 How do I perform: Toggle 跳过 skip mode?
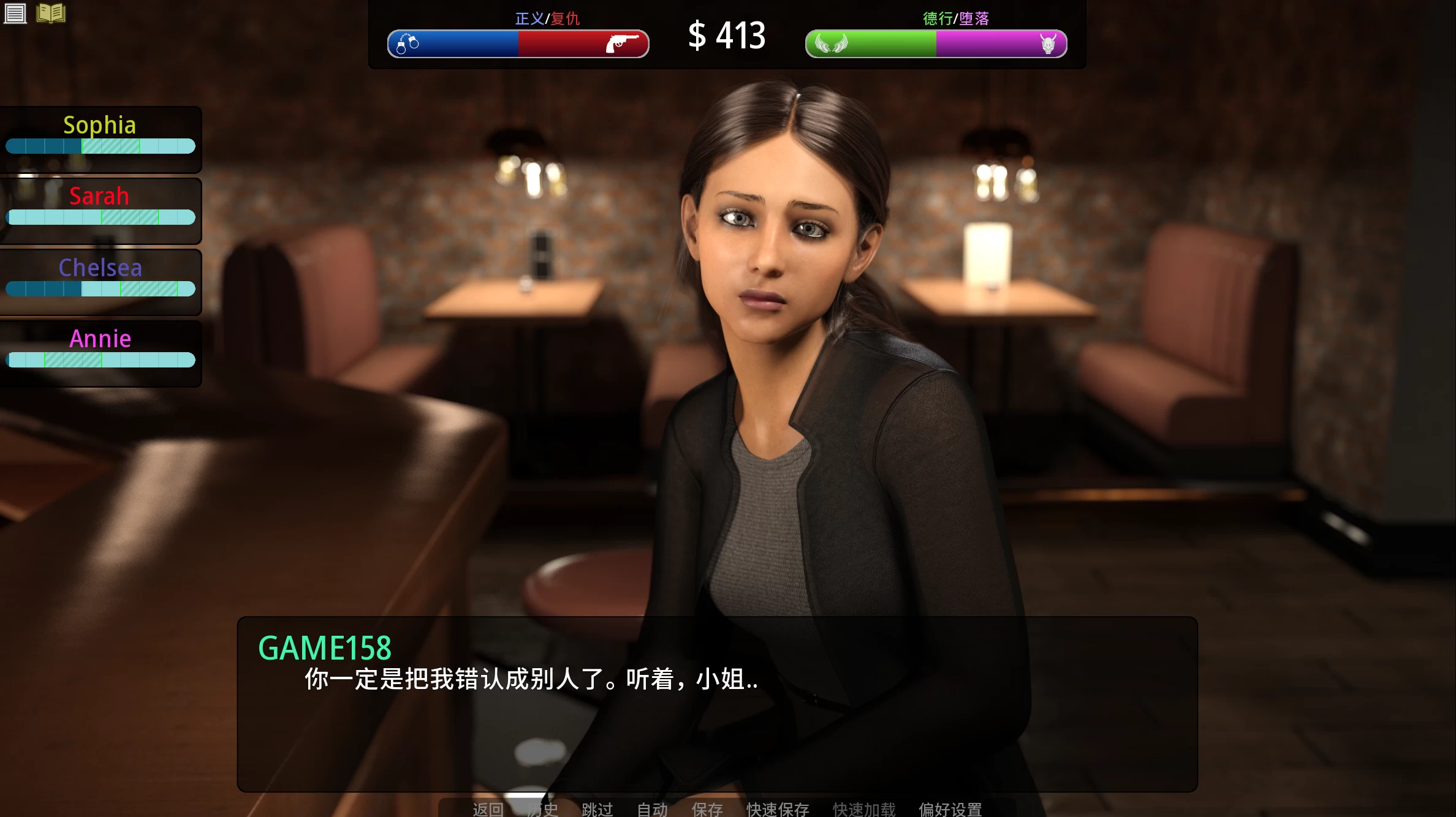point(597,809)
